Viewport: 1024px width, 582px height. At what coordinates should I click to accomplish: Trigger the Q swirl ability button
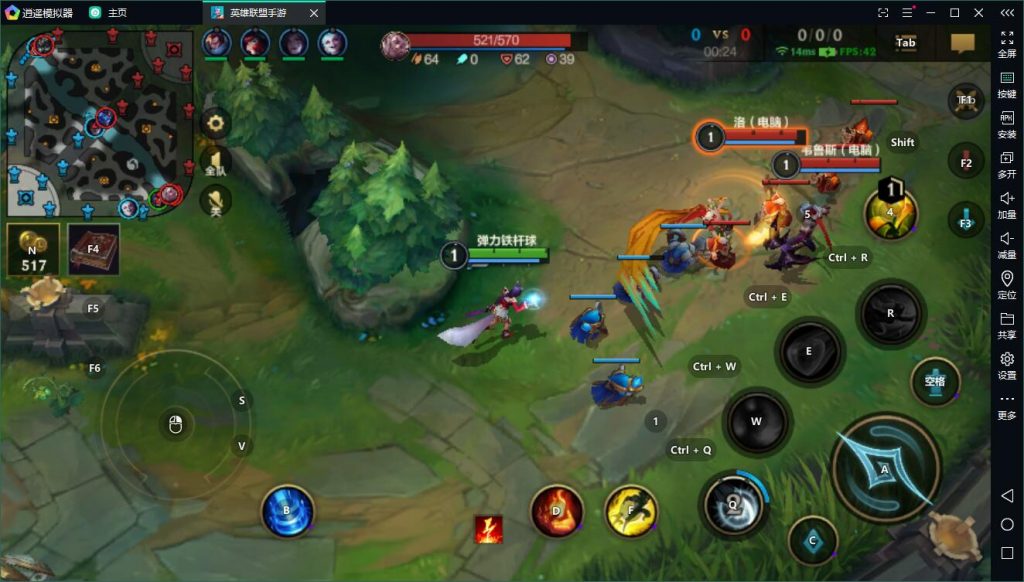[x=733, y=504]
